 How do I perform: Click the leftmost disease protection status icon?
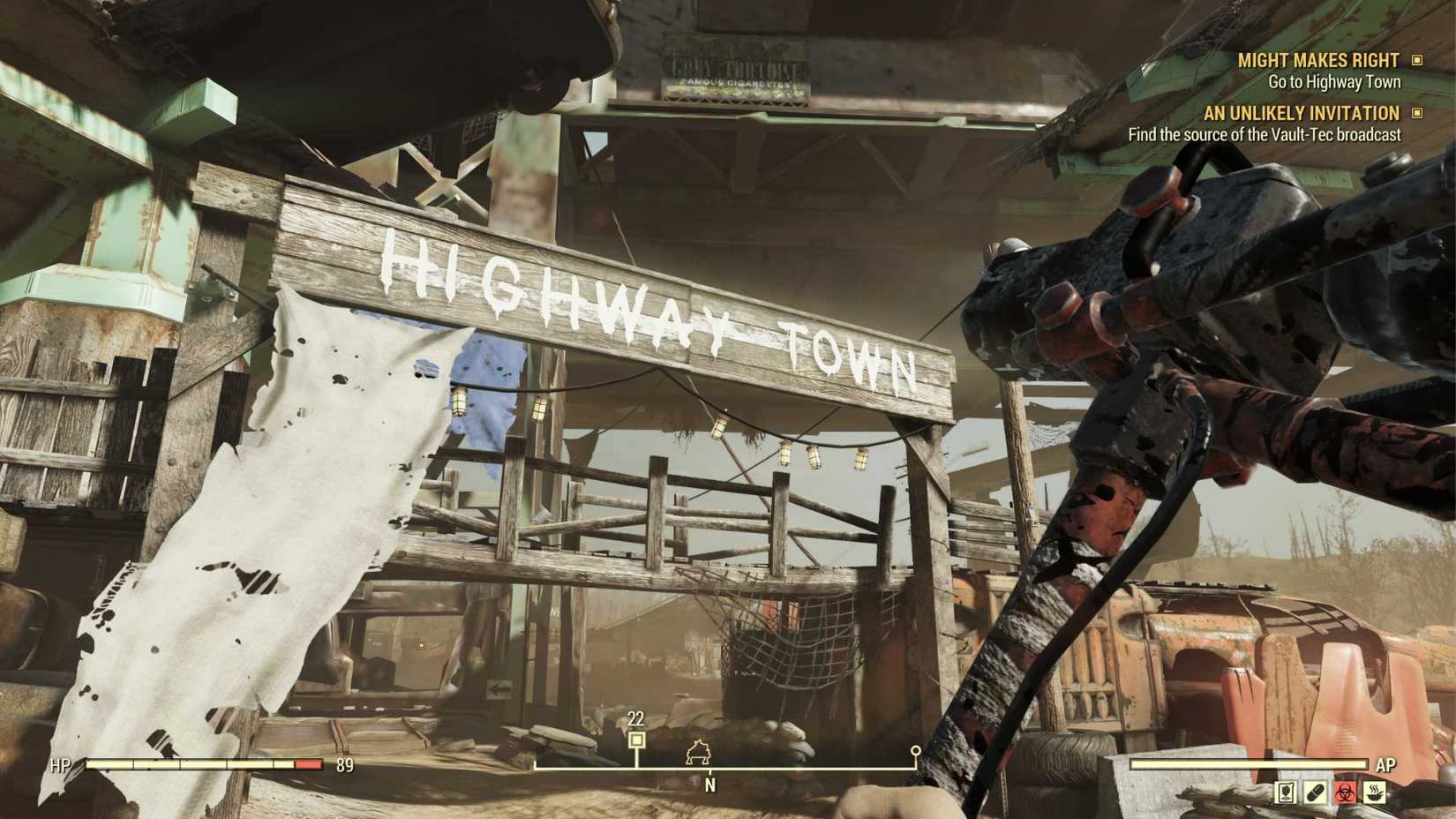pos(1285,793)
